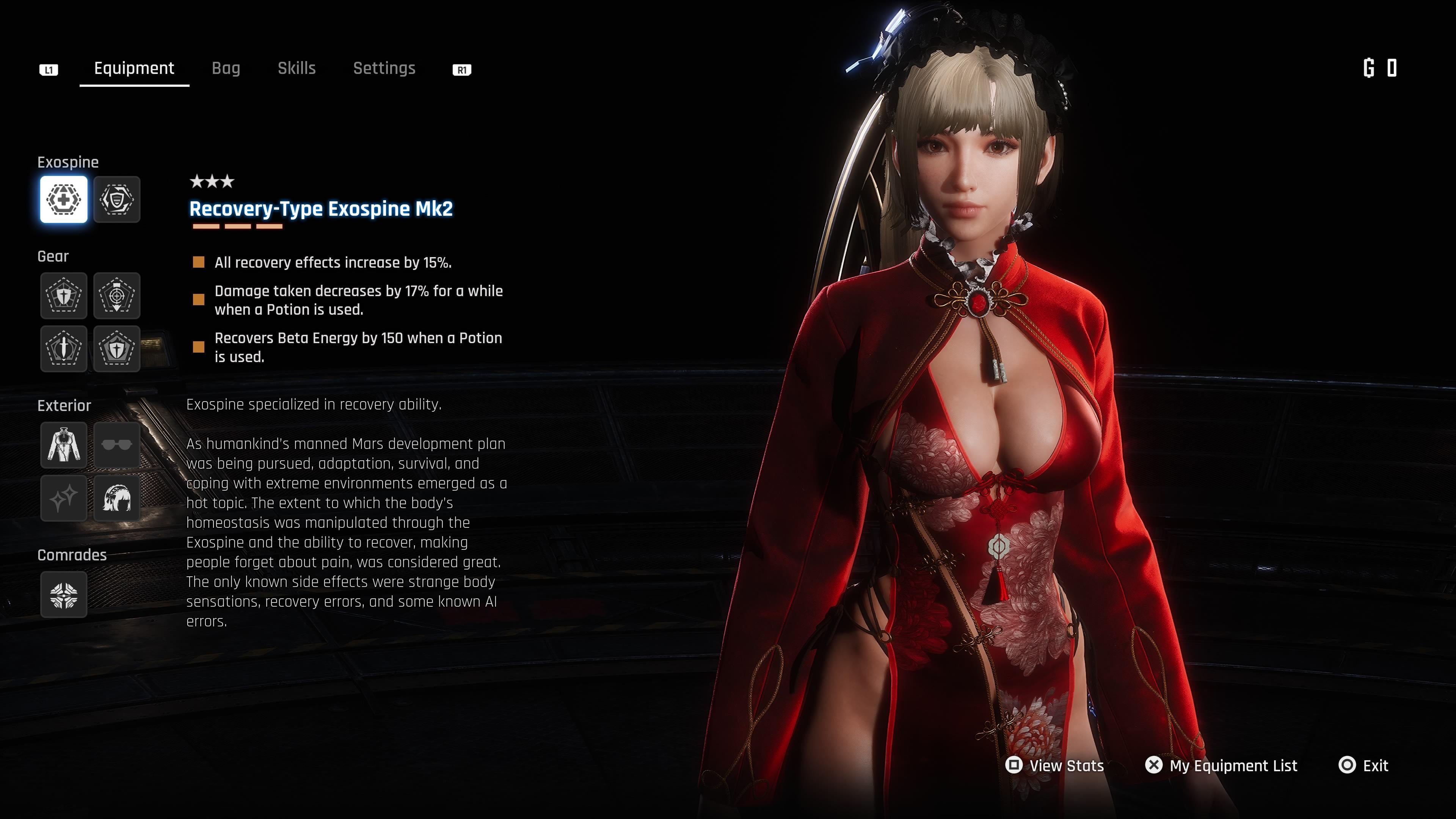1456x819 pixels.
Task: Choose the second Exospine slot with shield emblem
Action: [x=116, y=199]
